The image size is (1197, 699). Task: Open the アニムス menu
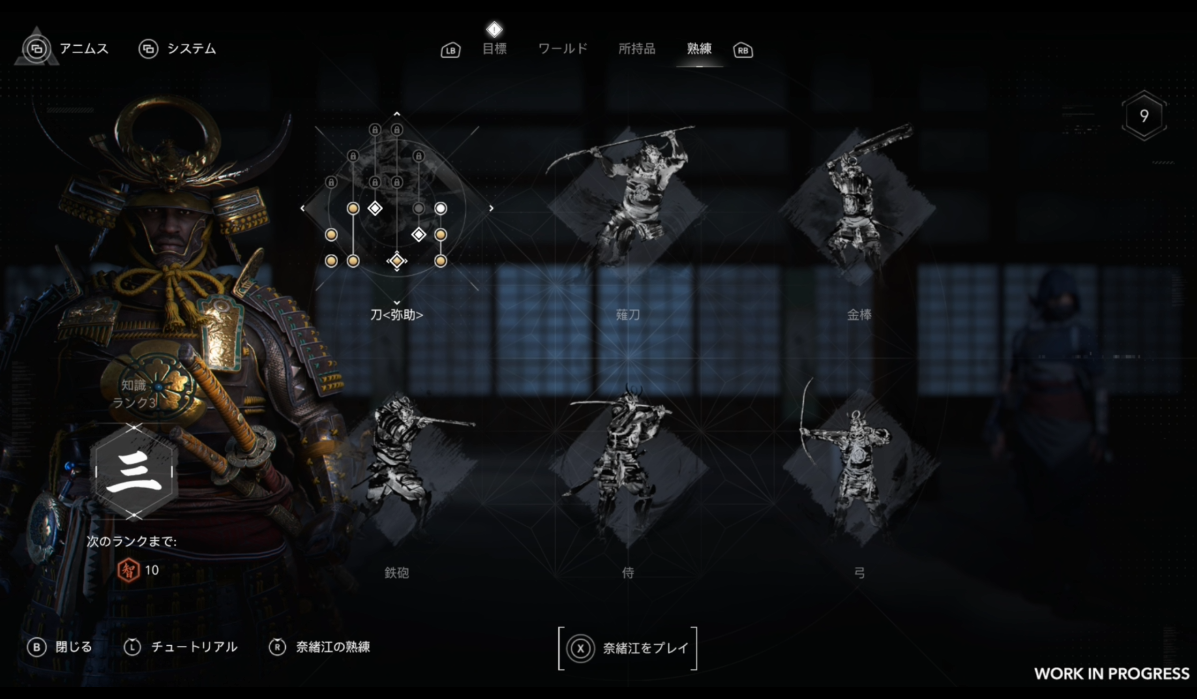pos(68,48)
